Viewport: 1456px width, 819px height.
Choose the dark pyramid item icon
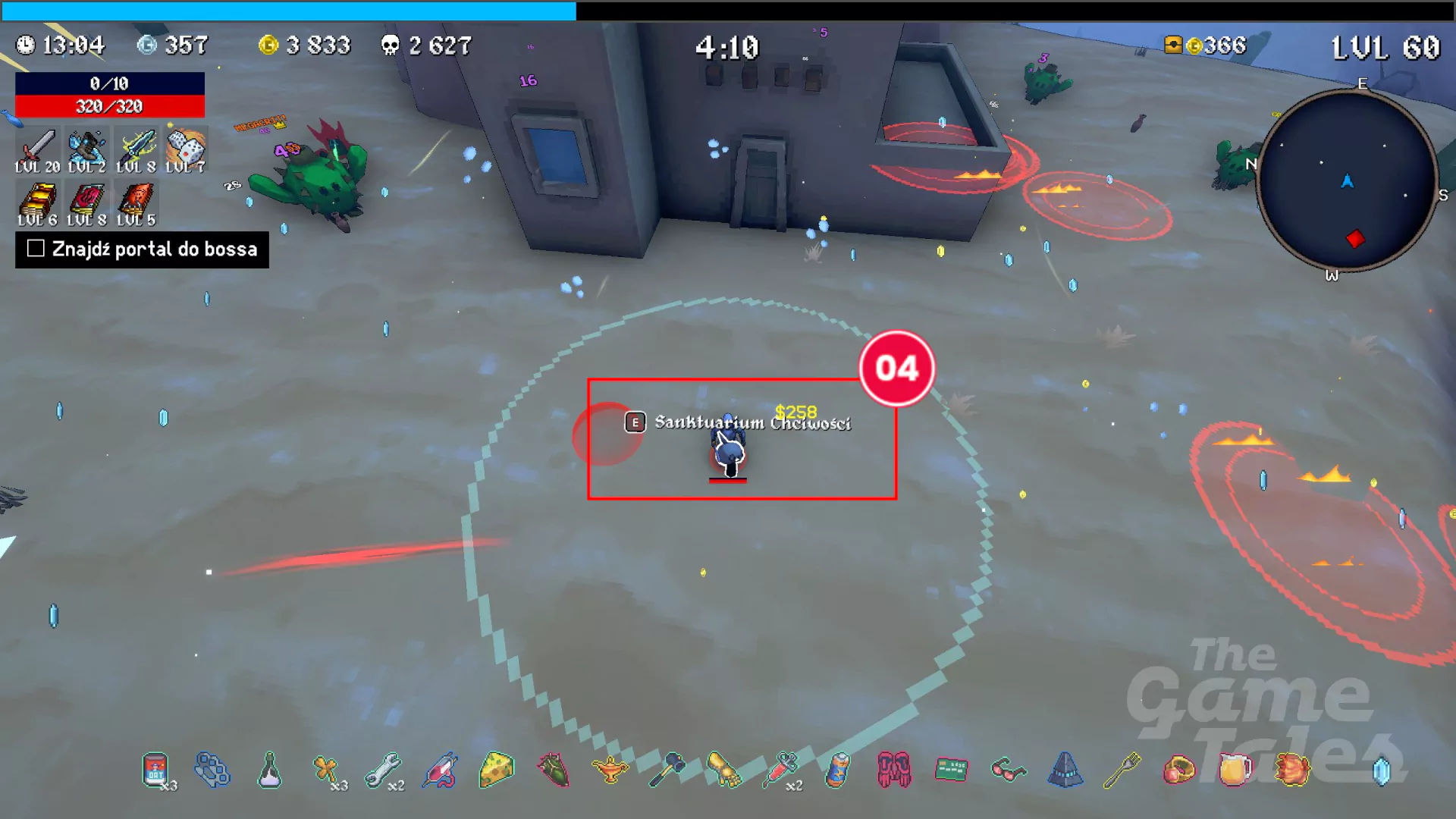(1065, 770)
